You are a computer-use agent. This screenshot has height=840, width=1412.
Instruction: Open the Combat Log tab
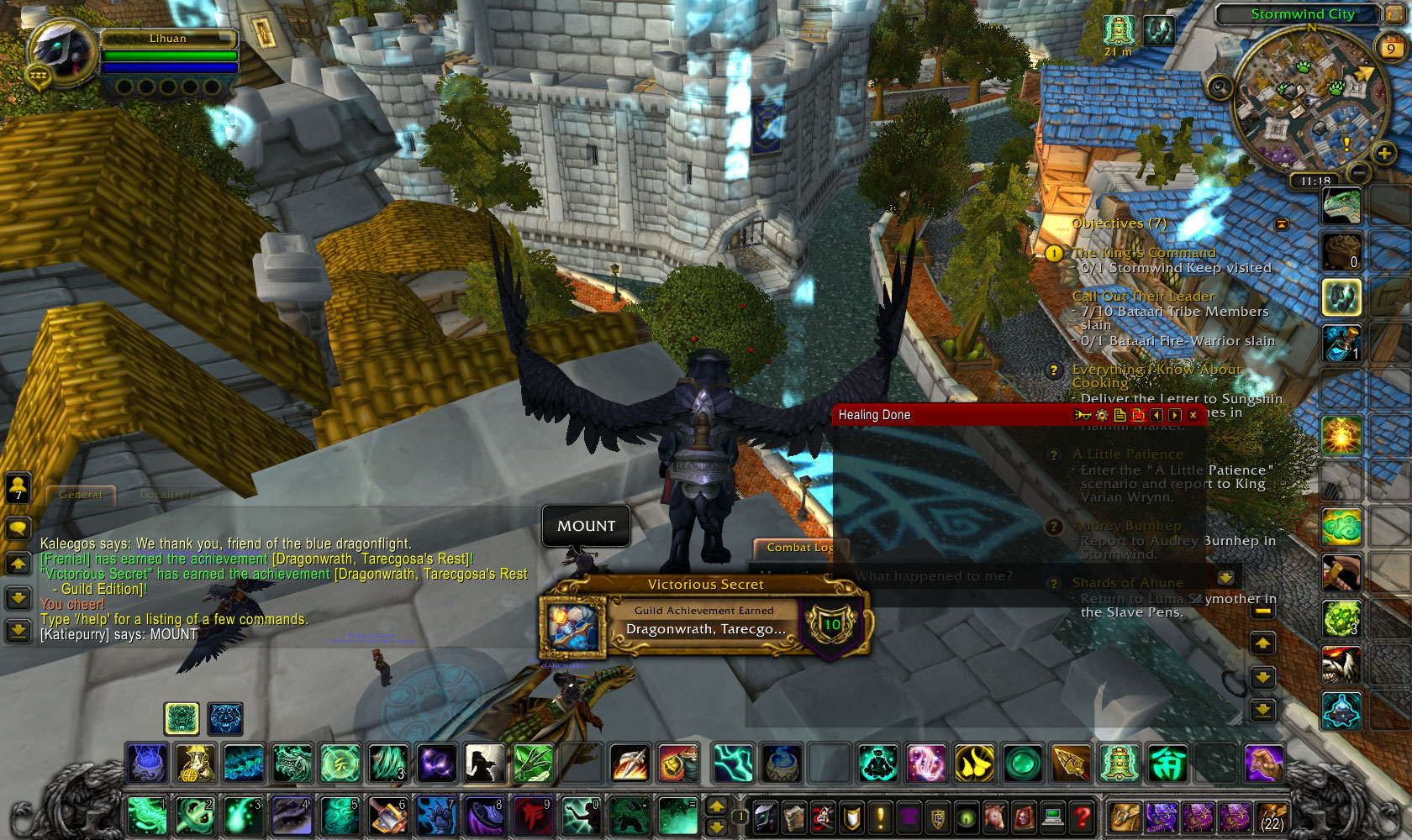799,548
